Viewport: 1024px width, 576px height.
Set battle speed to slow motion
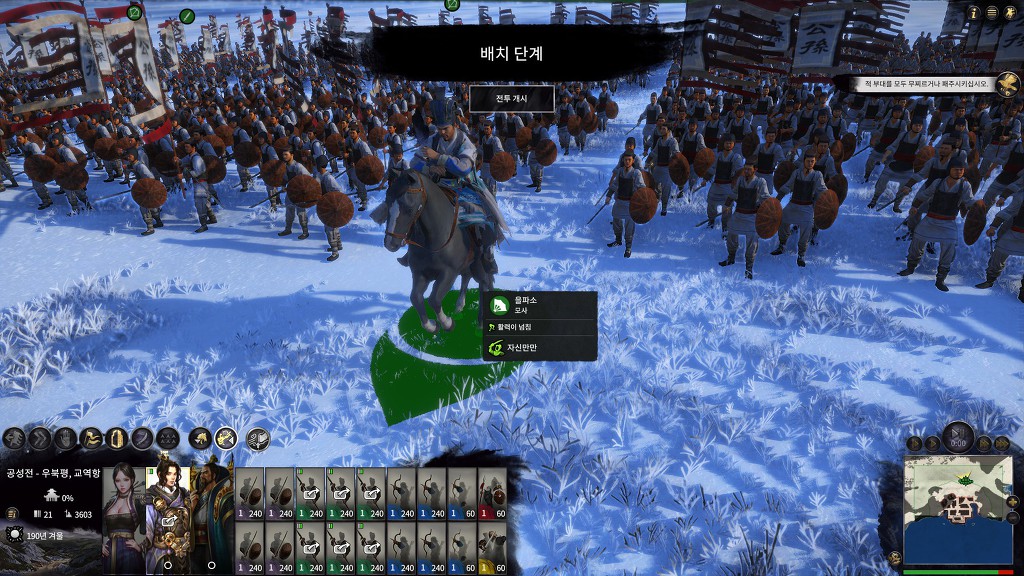coord(914,443)
